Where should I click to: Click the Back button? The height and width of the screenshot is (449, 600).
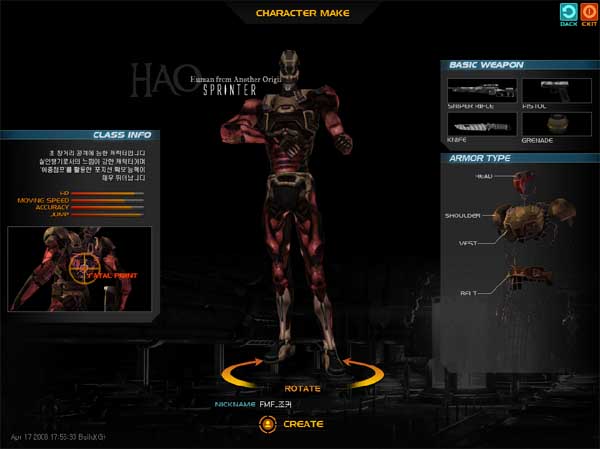569,13
